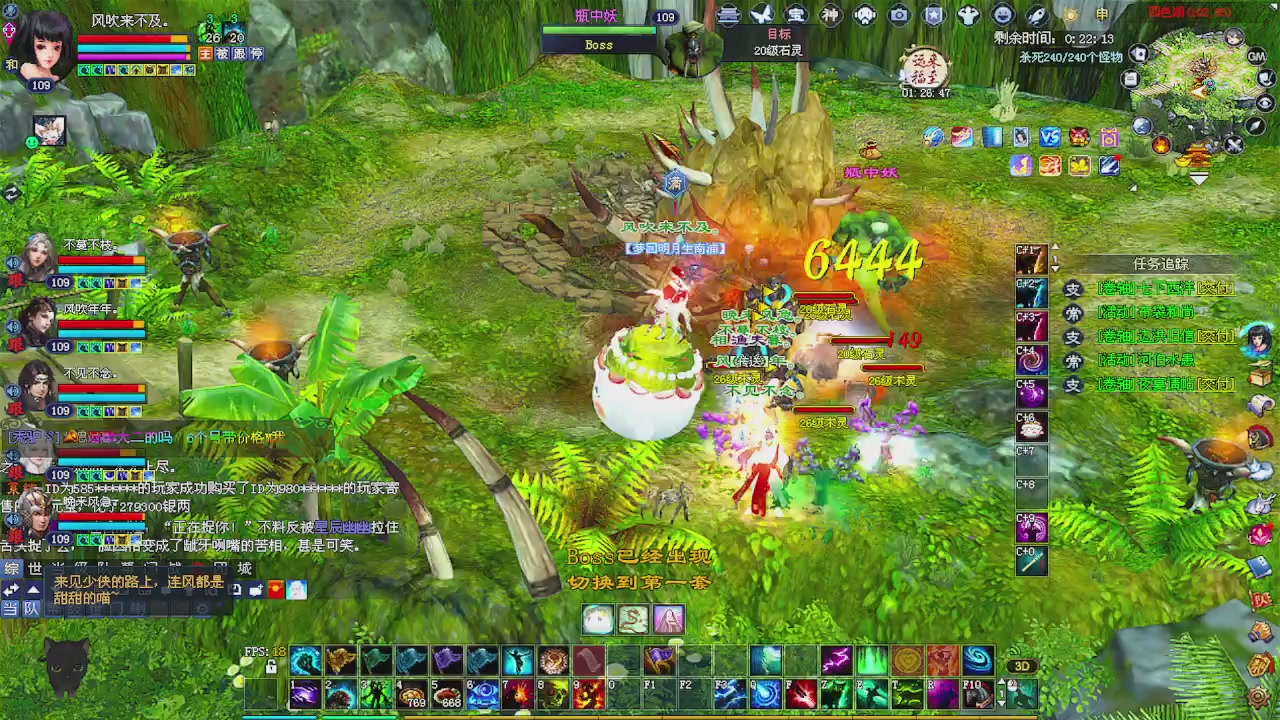Mute party member 不蔓不枝 with the speaker icon
This screenshot has width=1280, height=720.
(12, 262)
